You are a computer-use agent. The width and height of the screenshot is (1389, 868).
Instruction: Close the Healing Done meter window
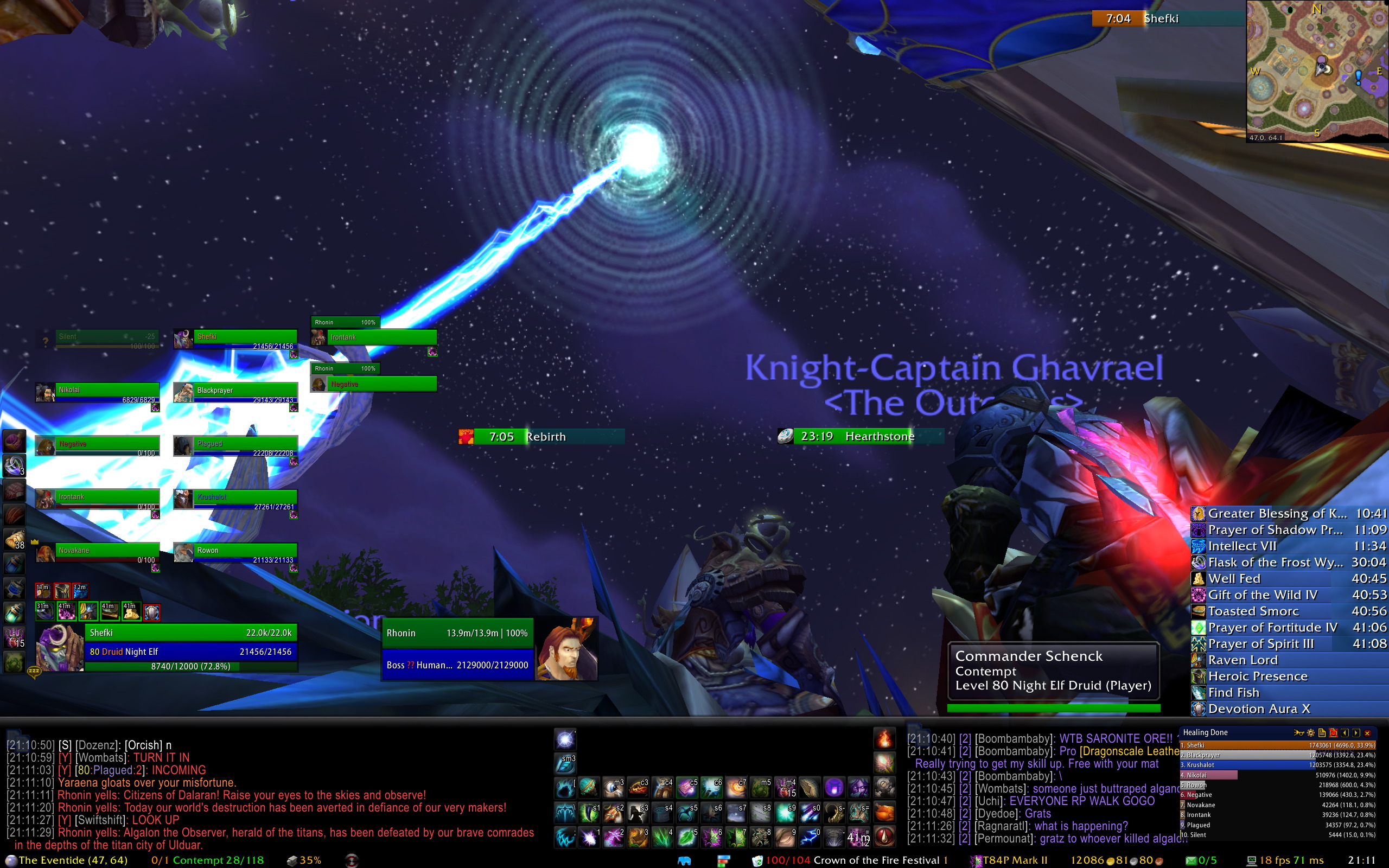pos(1367,732)
